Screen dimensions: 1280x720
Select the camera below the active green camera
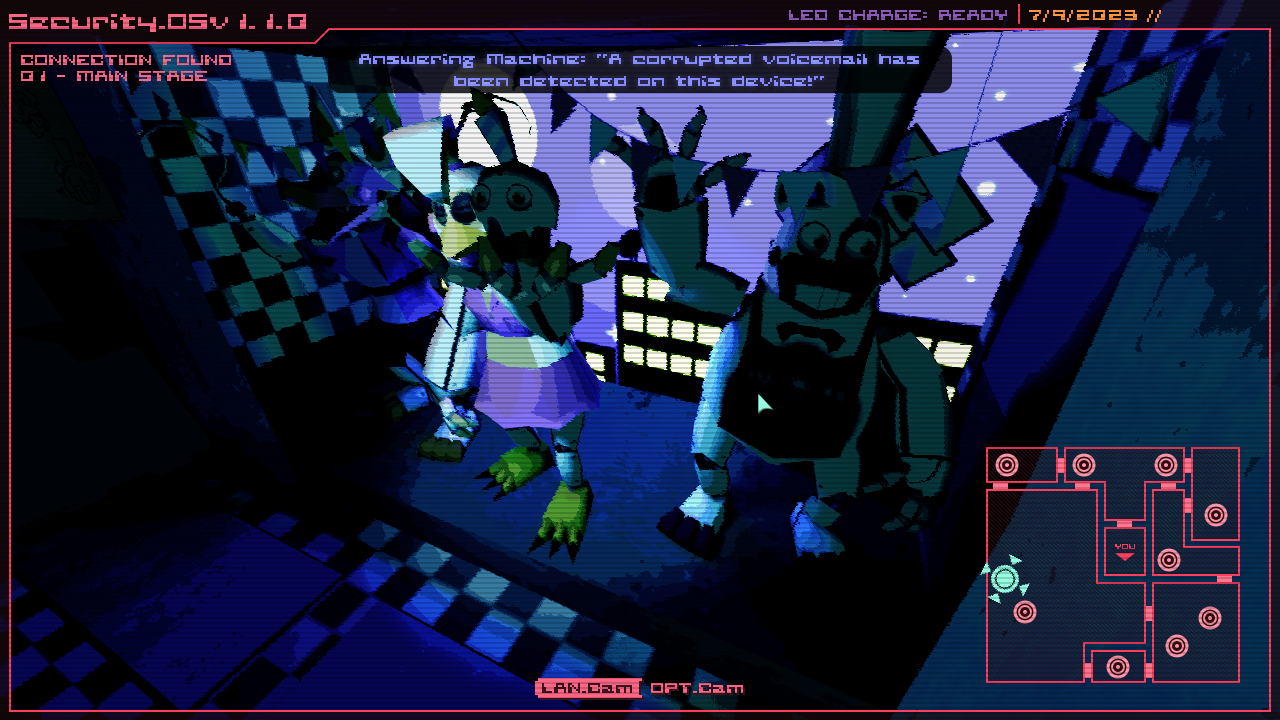(x=1024, y=611)
